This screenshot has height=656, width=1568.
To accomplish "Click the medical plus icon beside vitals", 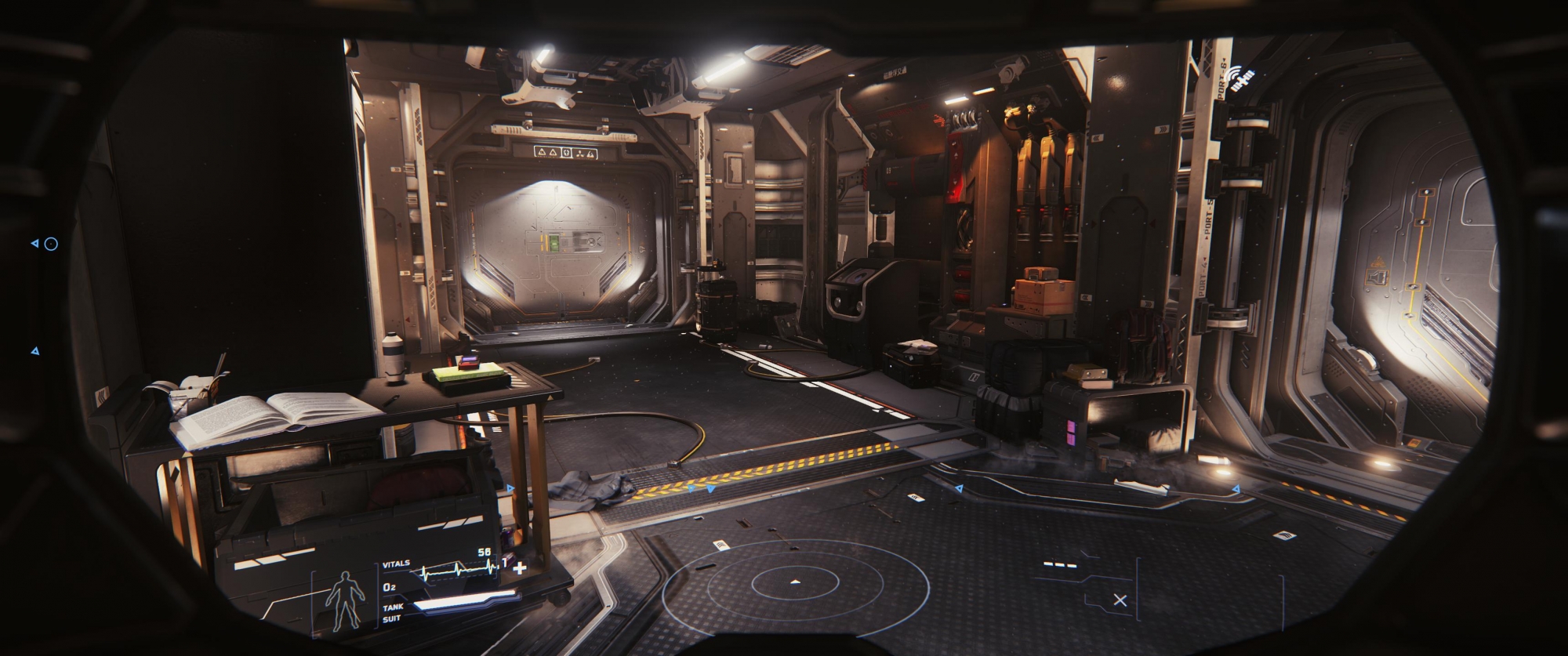I will (x=519, y=567).
